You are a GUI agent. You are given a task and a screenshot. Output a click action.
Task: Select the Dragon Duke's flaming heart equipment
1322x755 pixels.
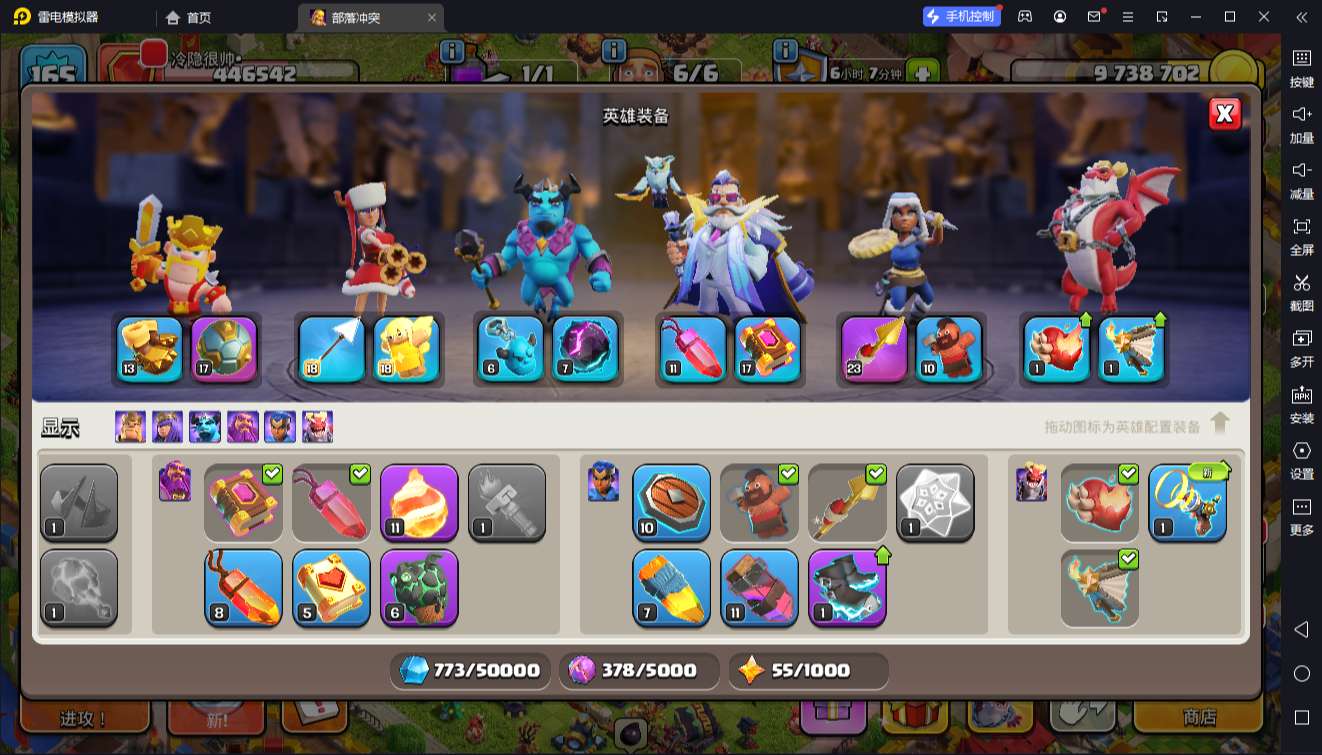(x=1057, y=349)
